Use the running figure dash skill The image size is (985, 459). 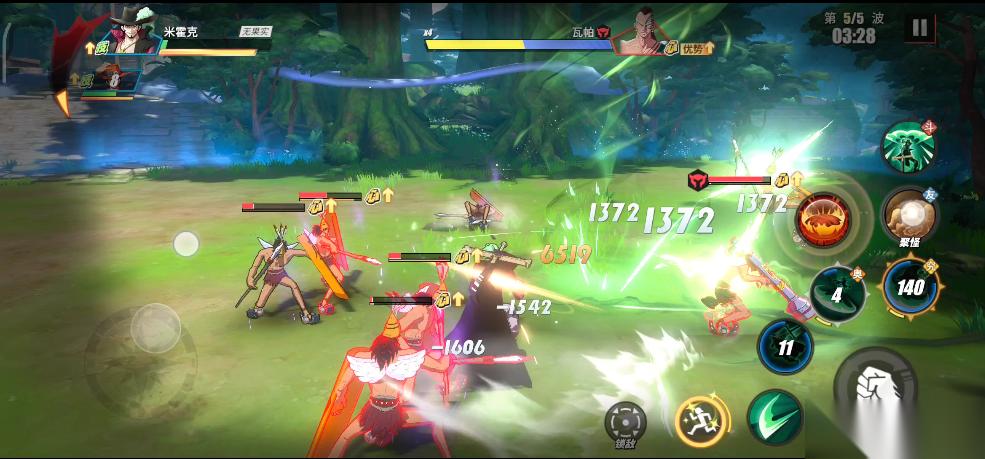[x=700, y=420]
